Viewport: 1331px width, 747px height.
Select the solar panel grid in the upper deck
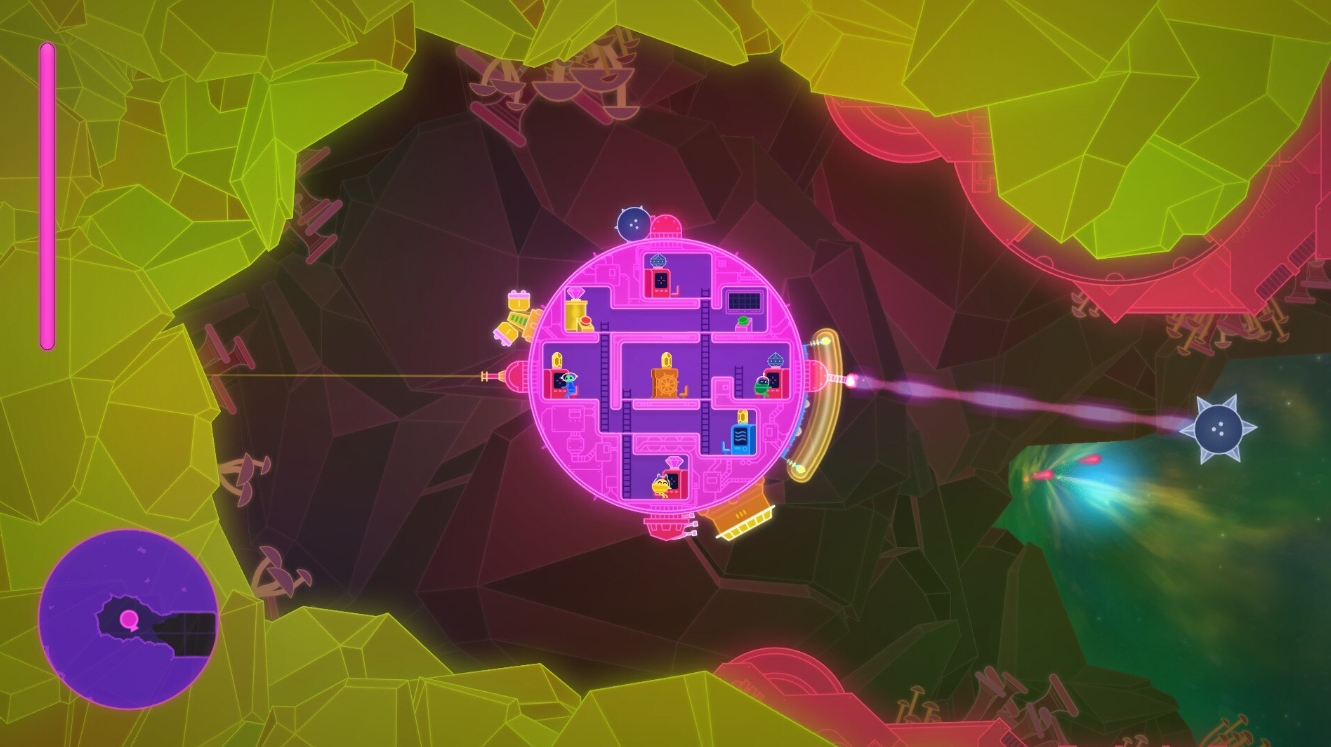pyautogui.click(x=743, y=300)
